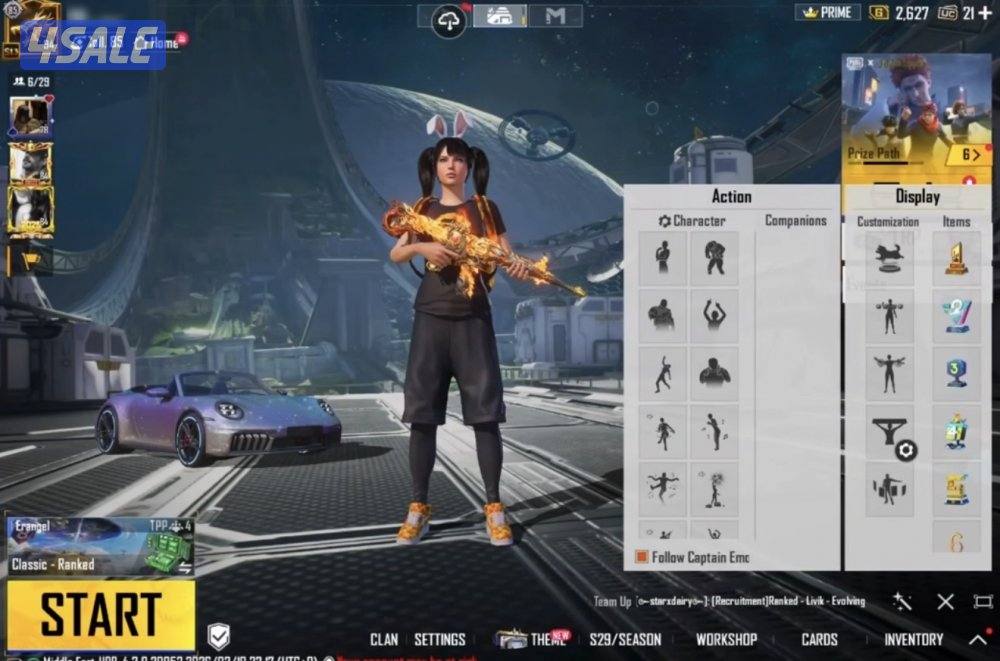This screenshot has height=661, width=1000.
Task: Switch to the Items column in Display
Action: 956,221
